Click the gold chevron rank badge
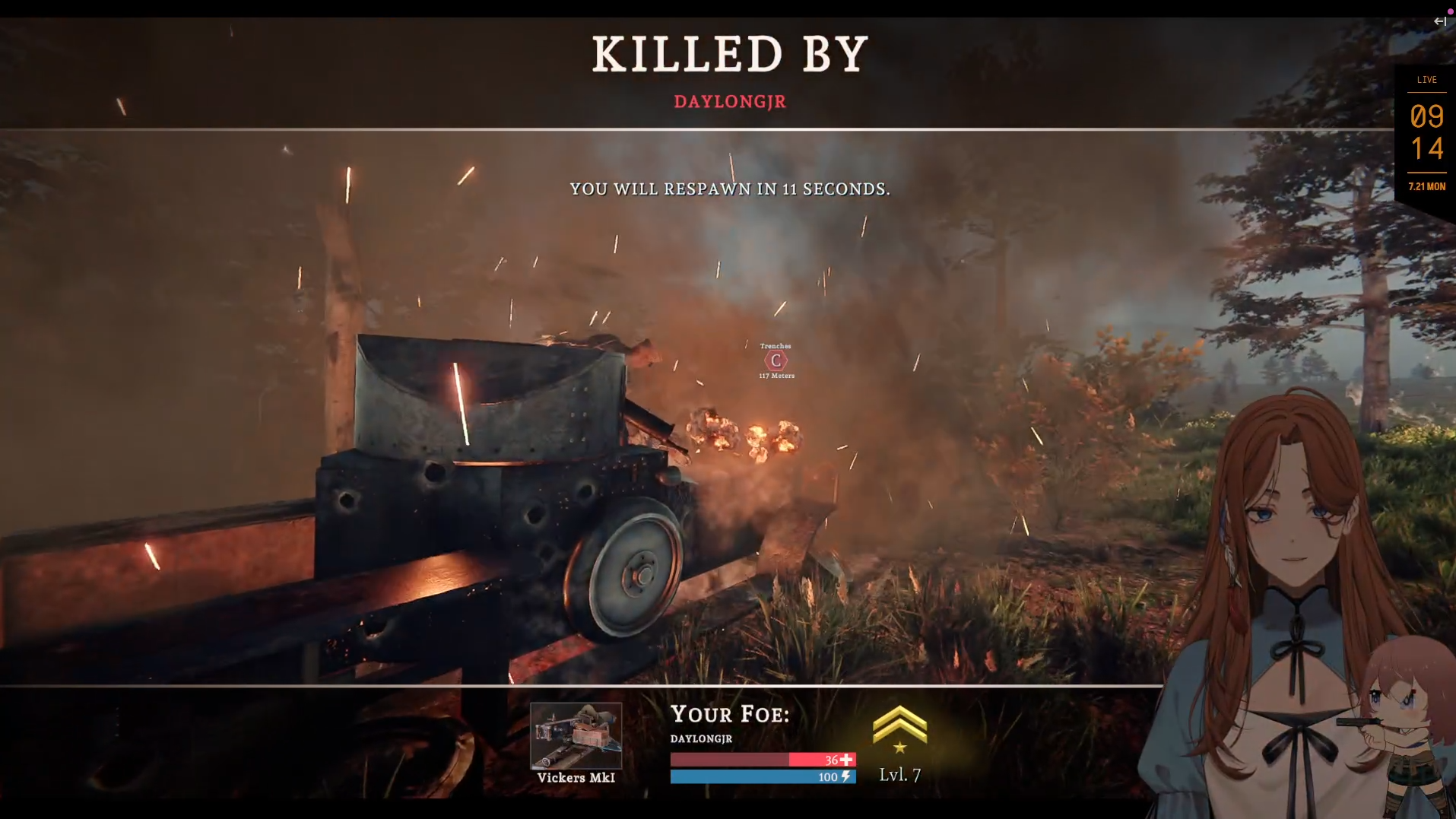The width and height of the screenshot is (1456, 819). pos(899,729)
